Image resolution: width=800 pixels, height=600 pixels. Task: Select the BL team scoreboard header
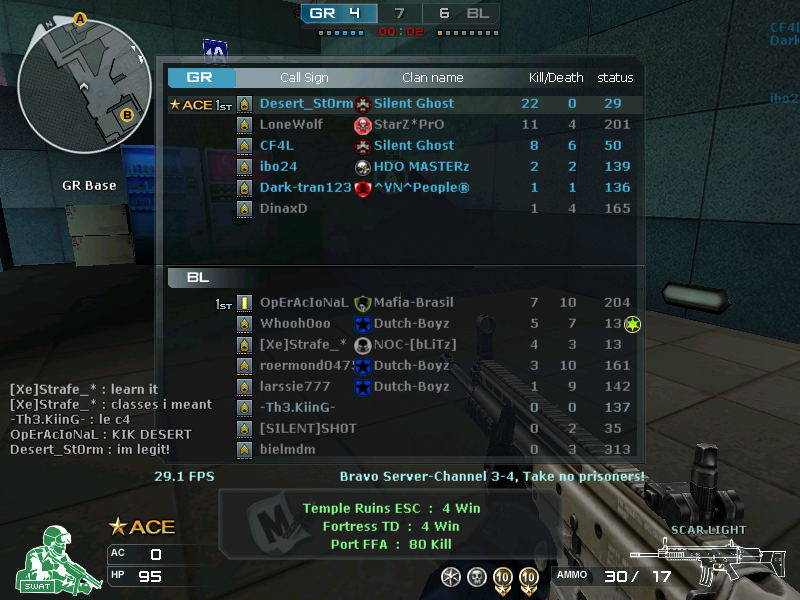(x=199, y=277)
